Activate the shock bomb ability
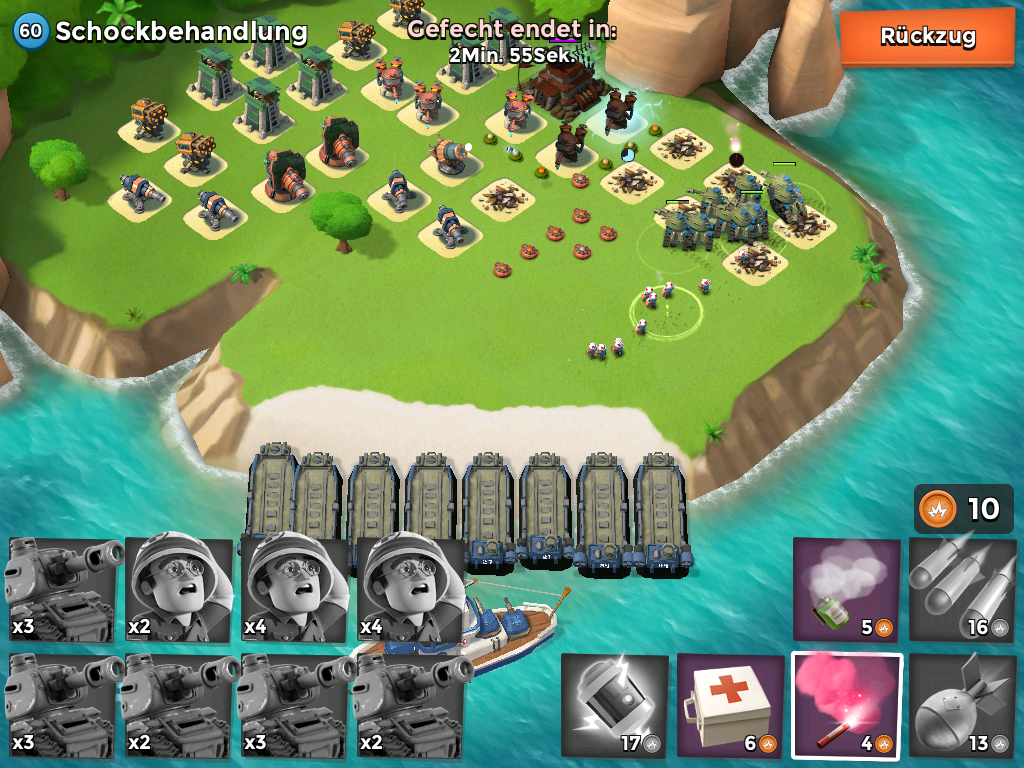This screenshot has width=1024, height=768. coord(614,705)
